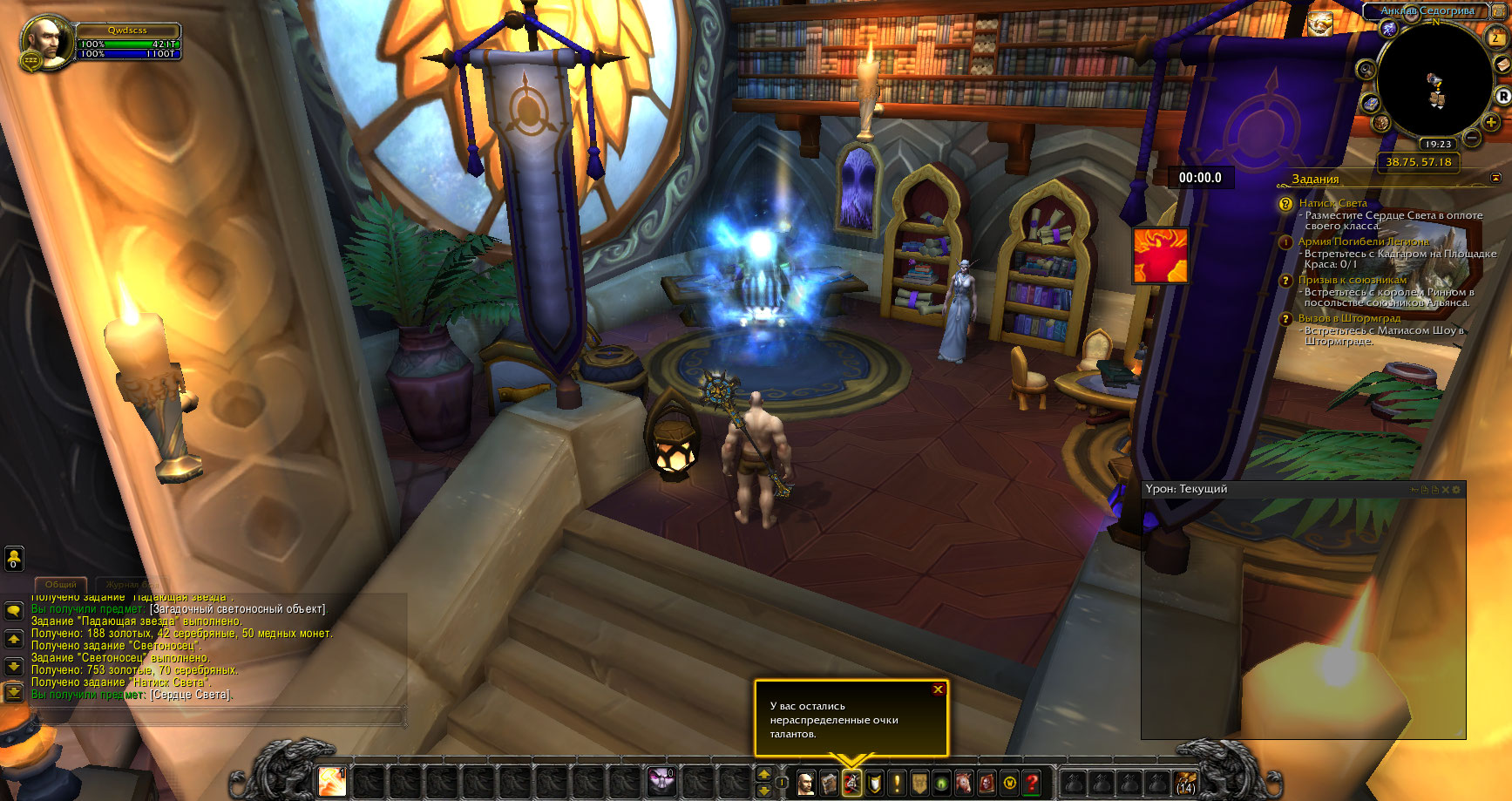Screen dimensions: 1512x801
Task: Open the chat speech bubble menu
Action: 14,610
